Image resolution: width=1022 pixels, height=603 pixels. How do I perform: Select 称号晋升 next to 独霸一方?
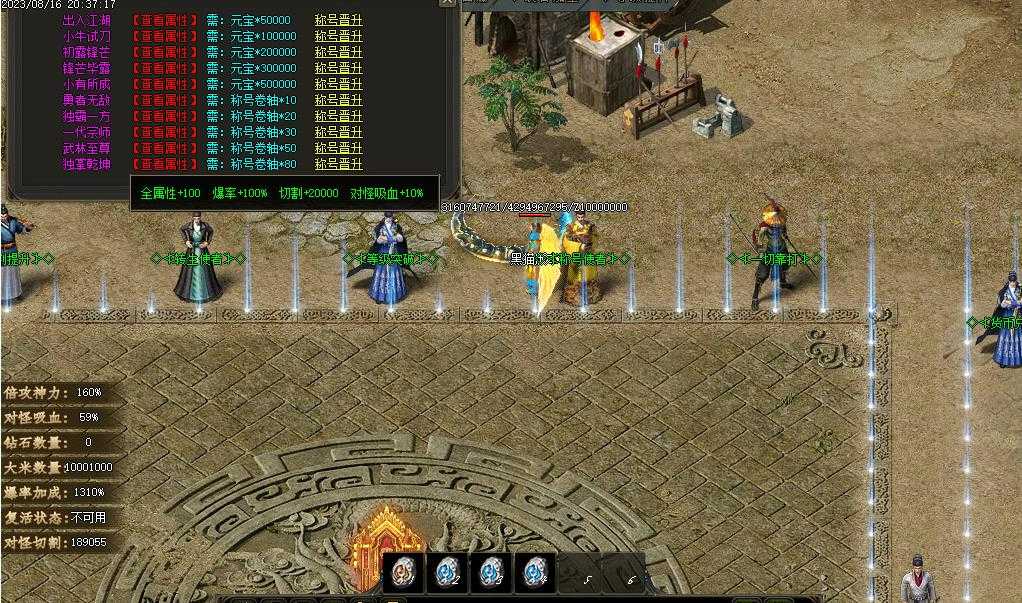tap(338, 116)
